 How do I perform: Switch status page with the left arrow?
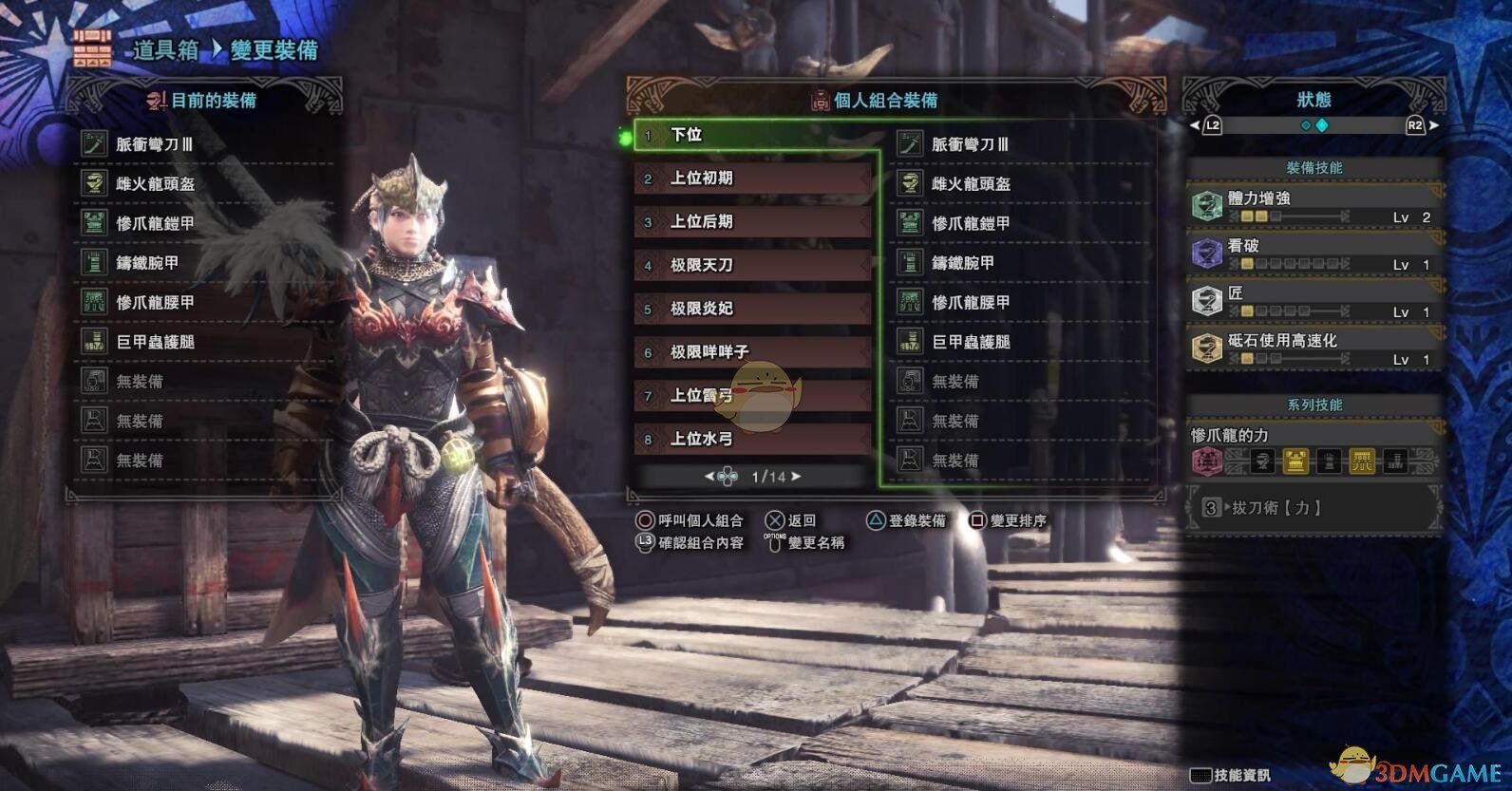point(1195,125)
